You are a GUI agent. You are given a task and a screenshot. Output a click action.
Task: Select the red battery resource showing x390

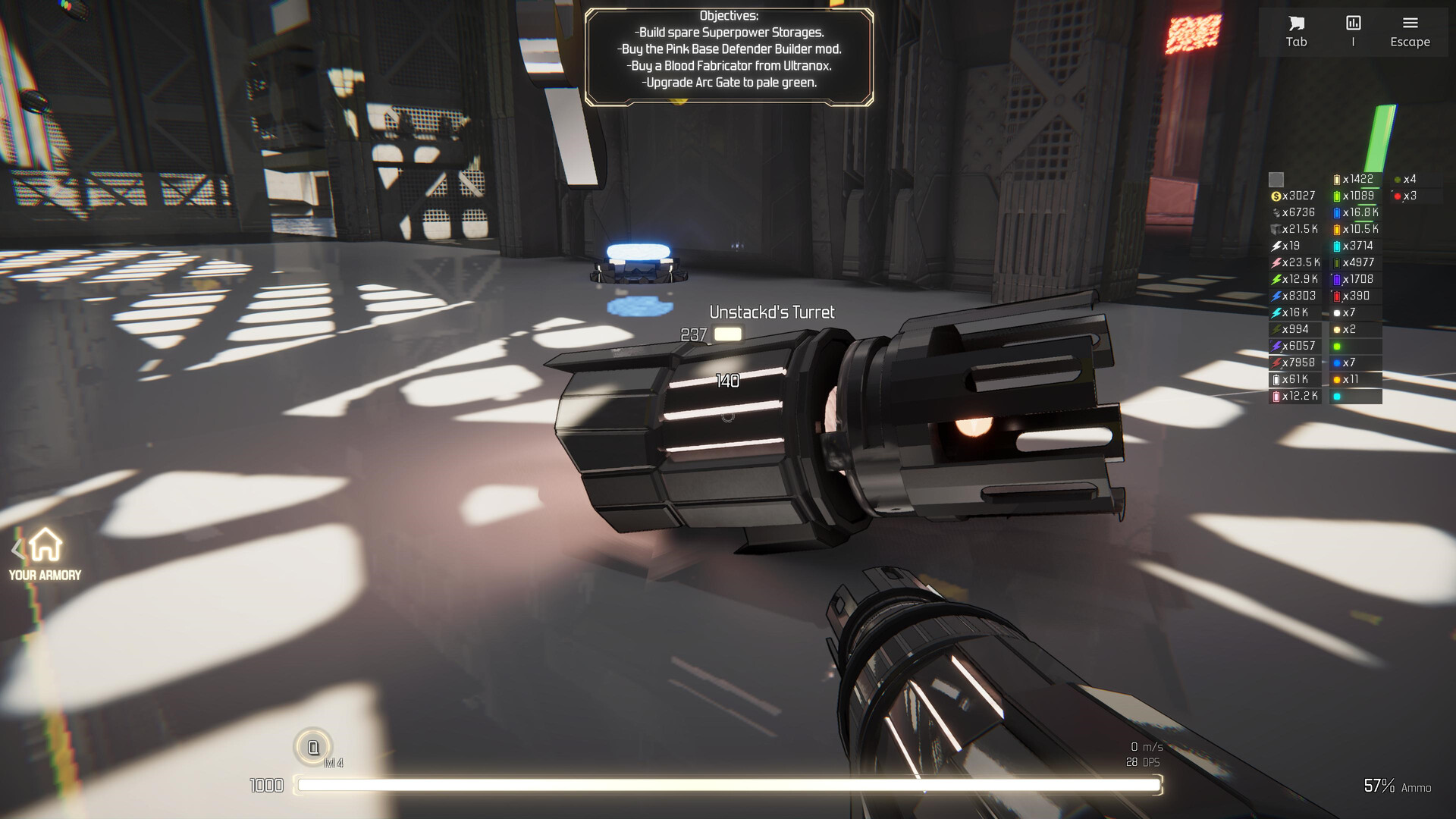point(1337,296)
